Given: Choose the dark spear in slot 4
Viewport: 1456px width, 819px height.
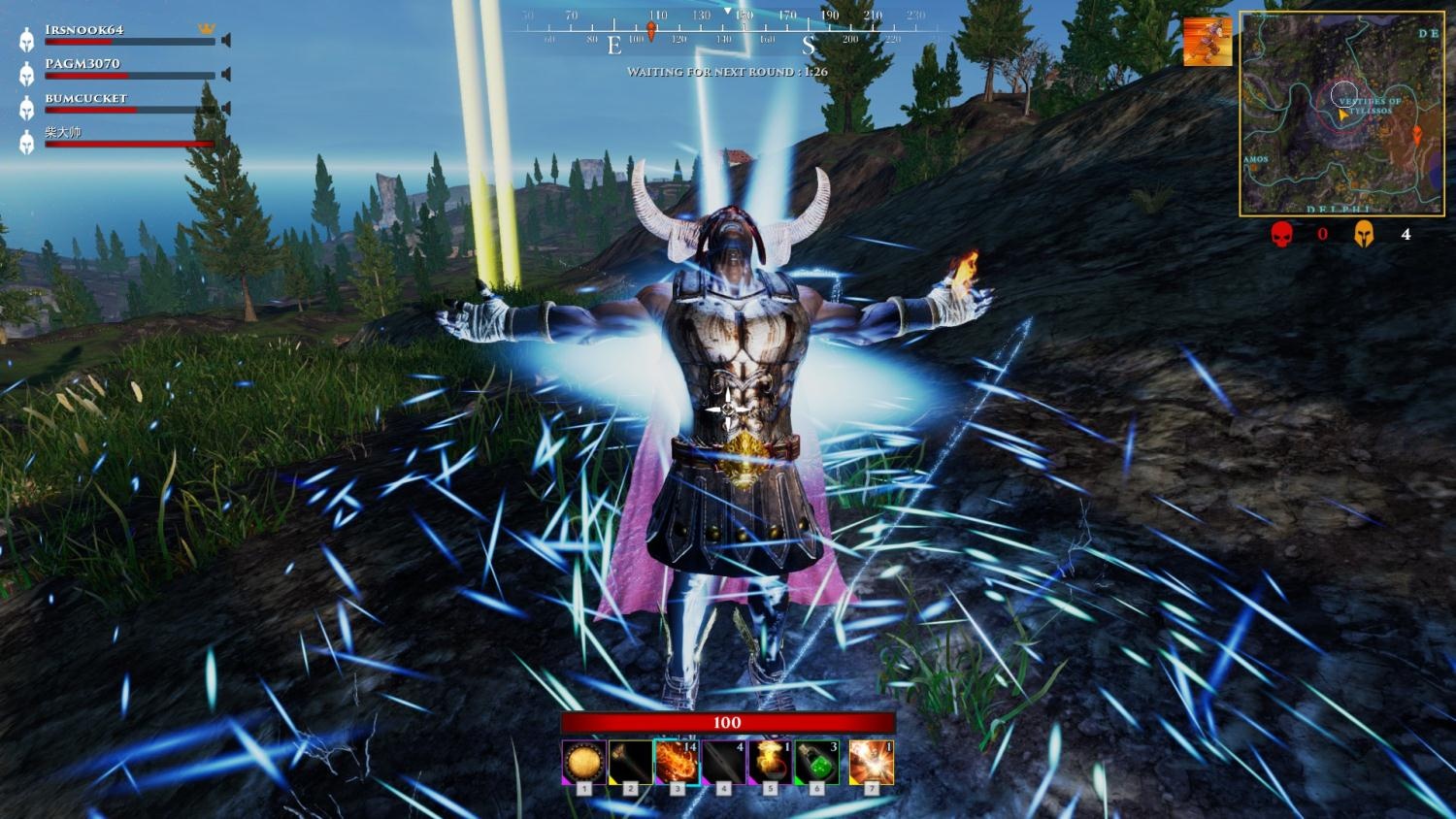Looking at the screenshot, I should click(724, 763).
